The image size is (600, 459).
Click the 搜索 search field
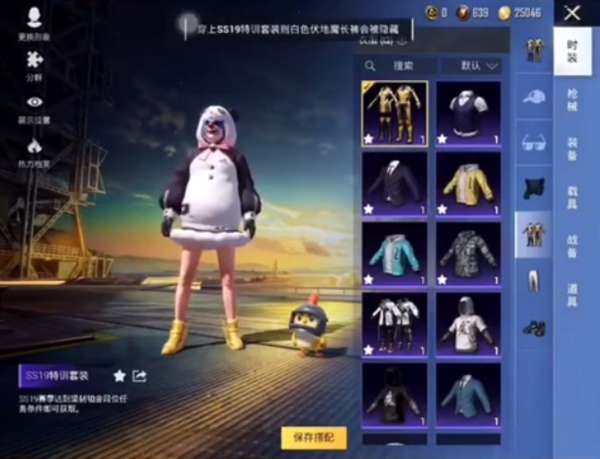400,66
